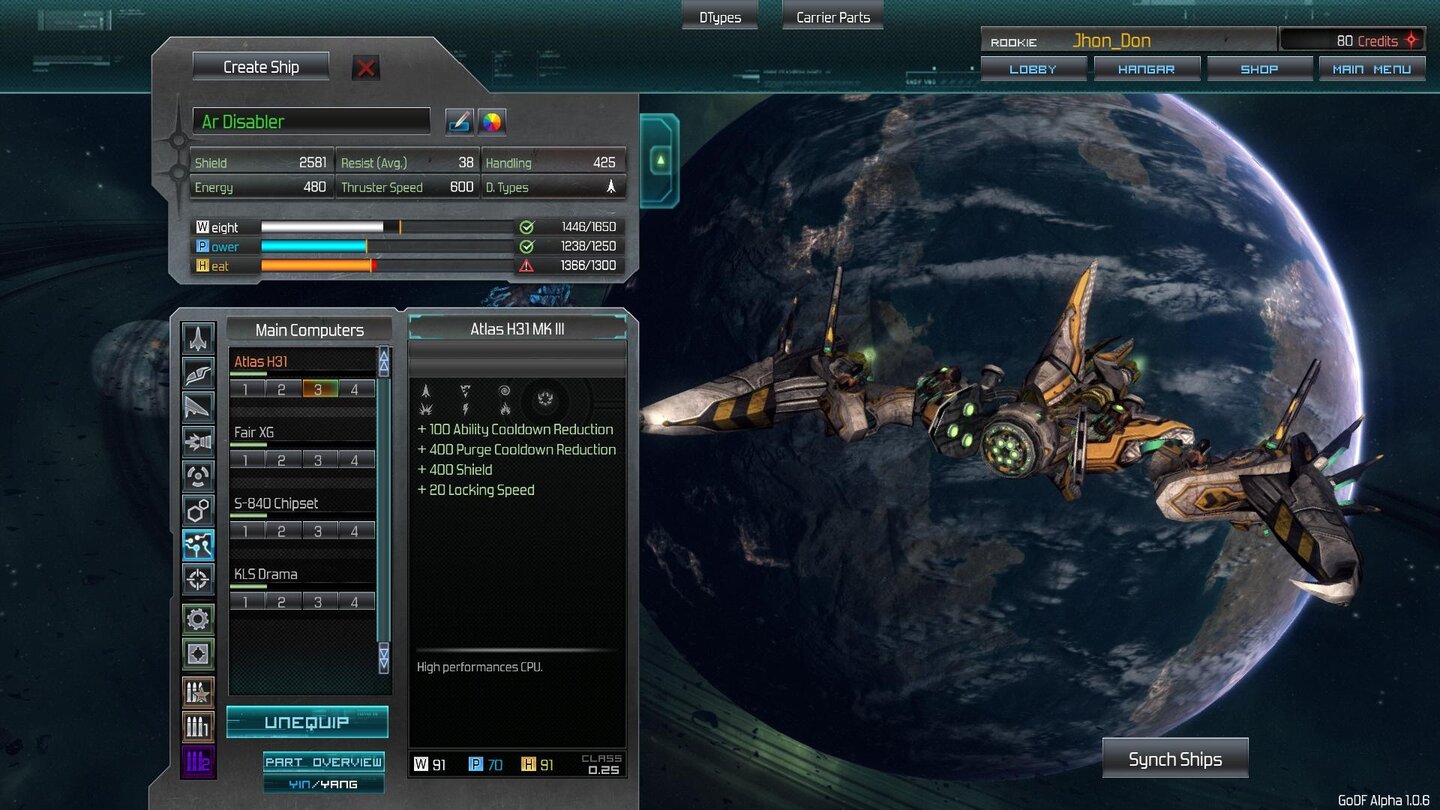Click the Ar Disabler ship name field
1440x810 pixels.
(311, 121)
